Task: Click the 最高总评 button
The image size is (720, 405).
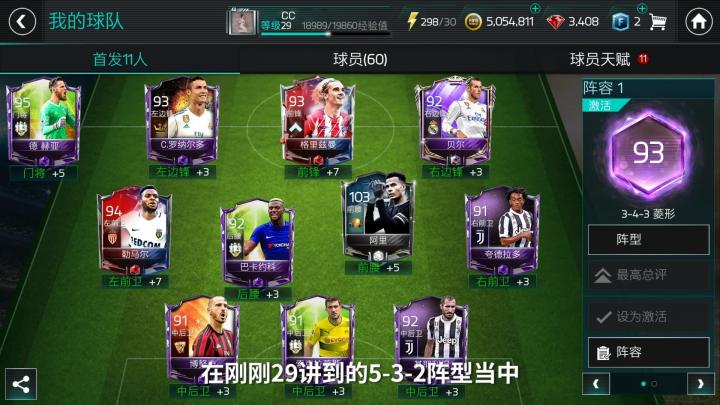Action: (x=648, y=274)
